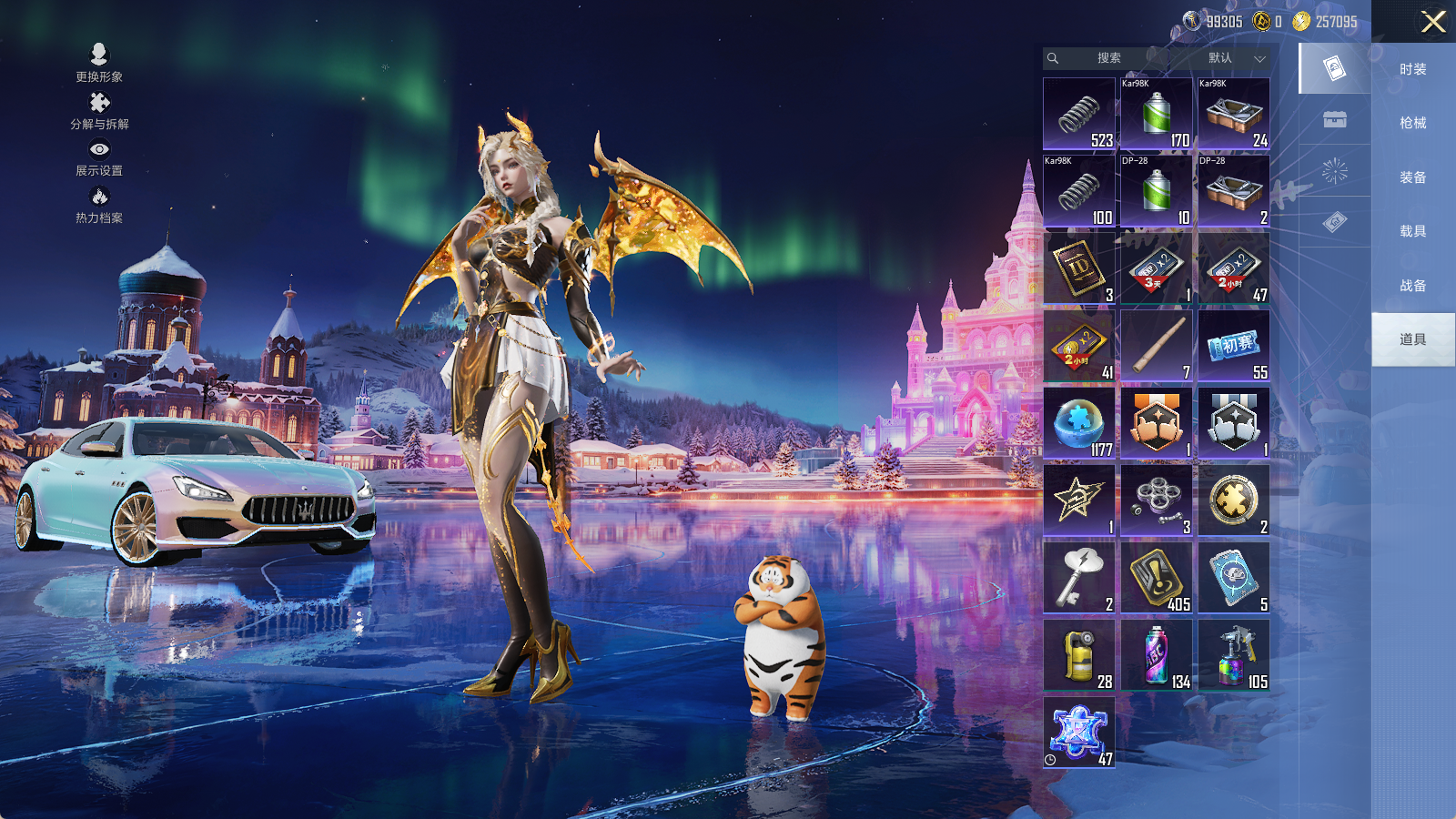This screenshot has height=819, width=1456.
Task: Click the 道具 tab
Action: point(1412,339)
